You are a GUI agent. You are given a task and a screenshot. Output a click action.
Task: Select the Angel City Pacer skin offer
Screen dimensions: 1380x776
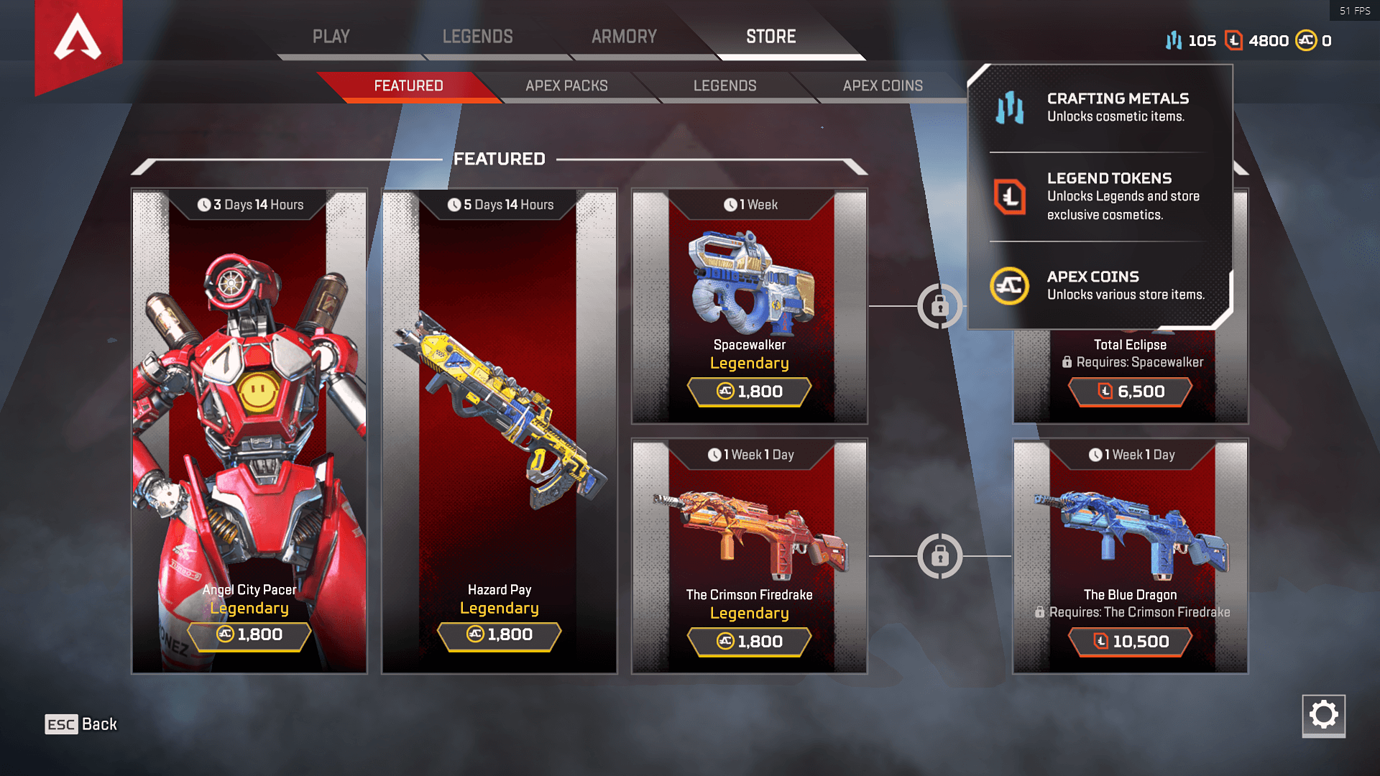tap(249, 430)
